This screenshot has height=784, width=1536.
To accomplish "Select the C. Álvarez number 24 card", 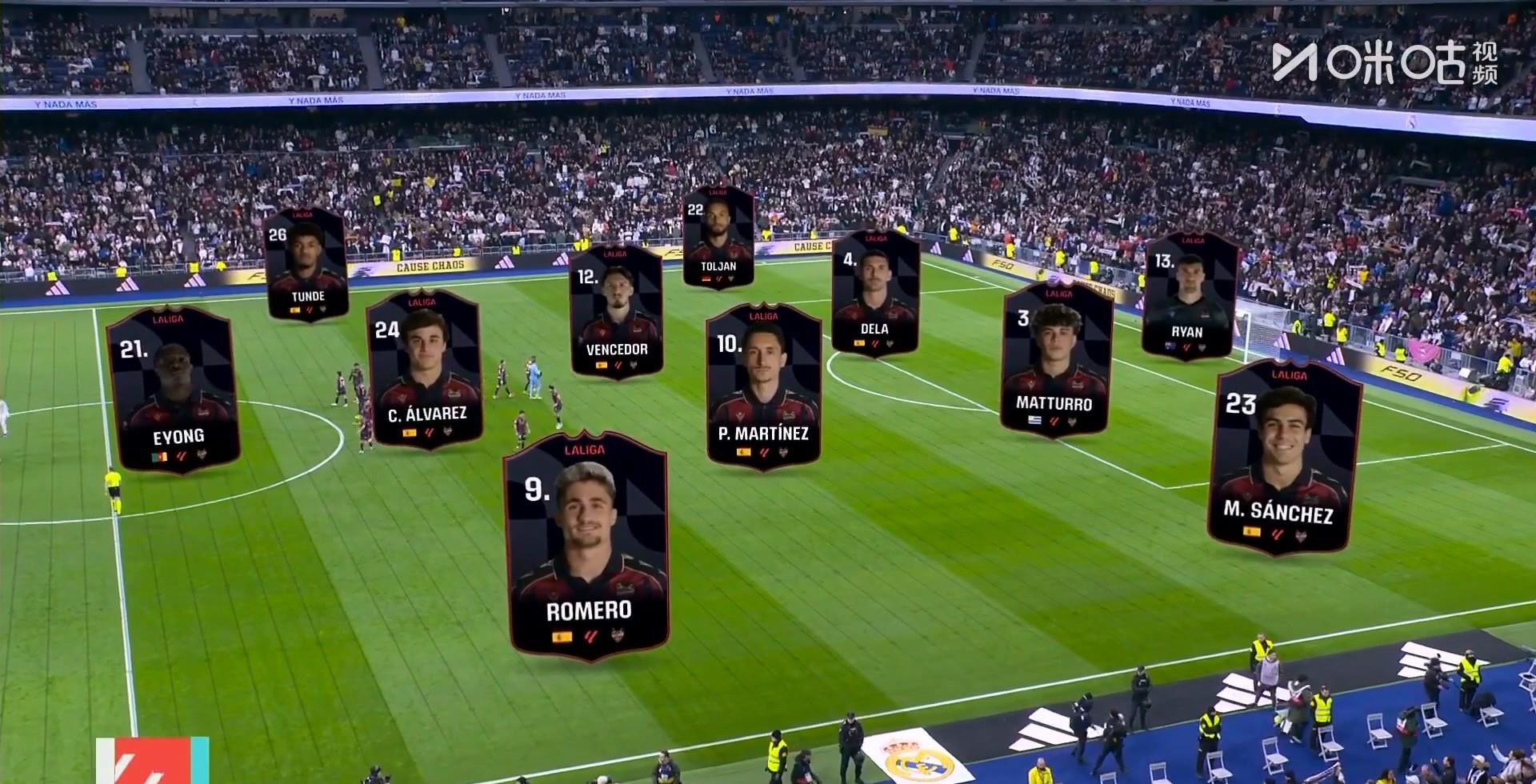I will [424, 370].
